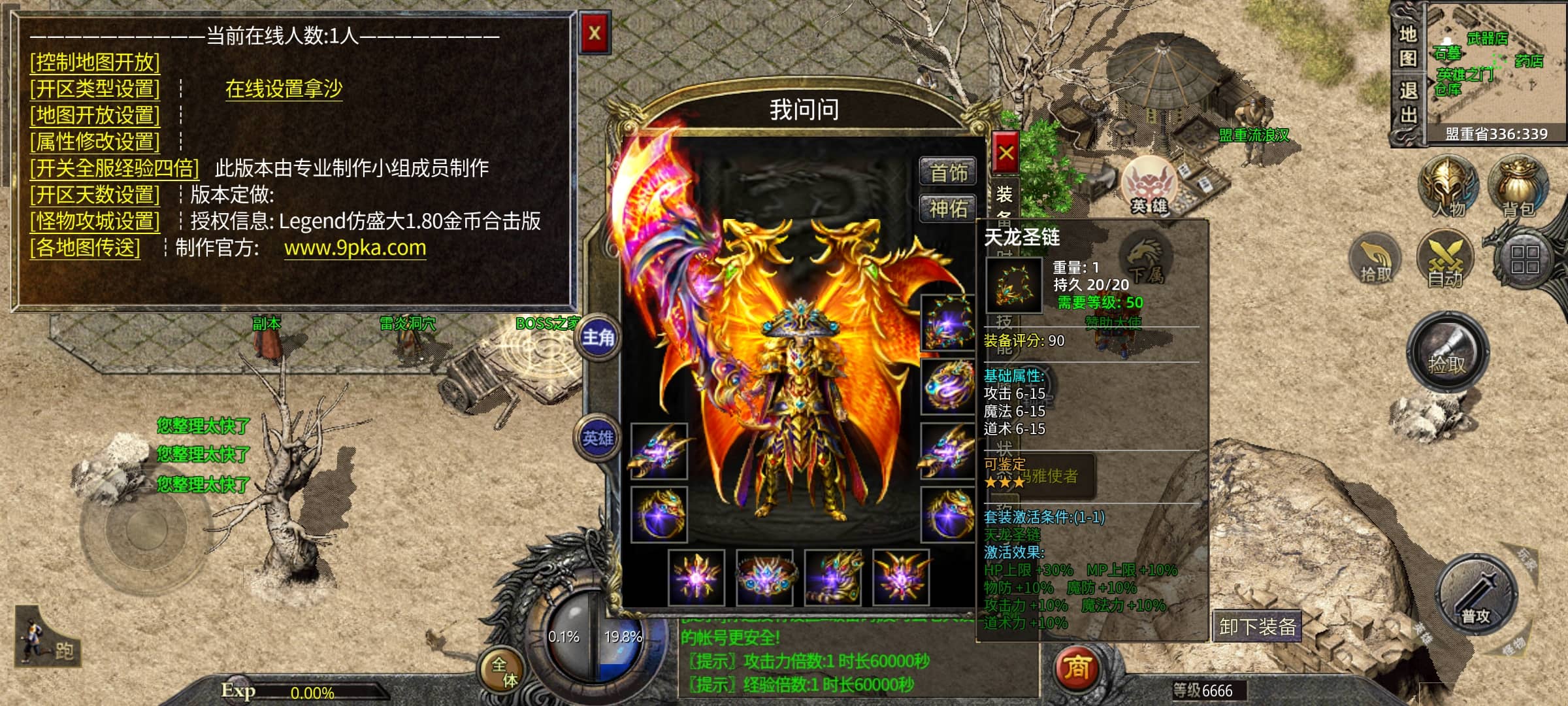The image size is (1568, 706).
Task: Toggle 开关全服经验四倍 option
Action: point(114,168)
